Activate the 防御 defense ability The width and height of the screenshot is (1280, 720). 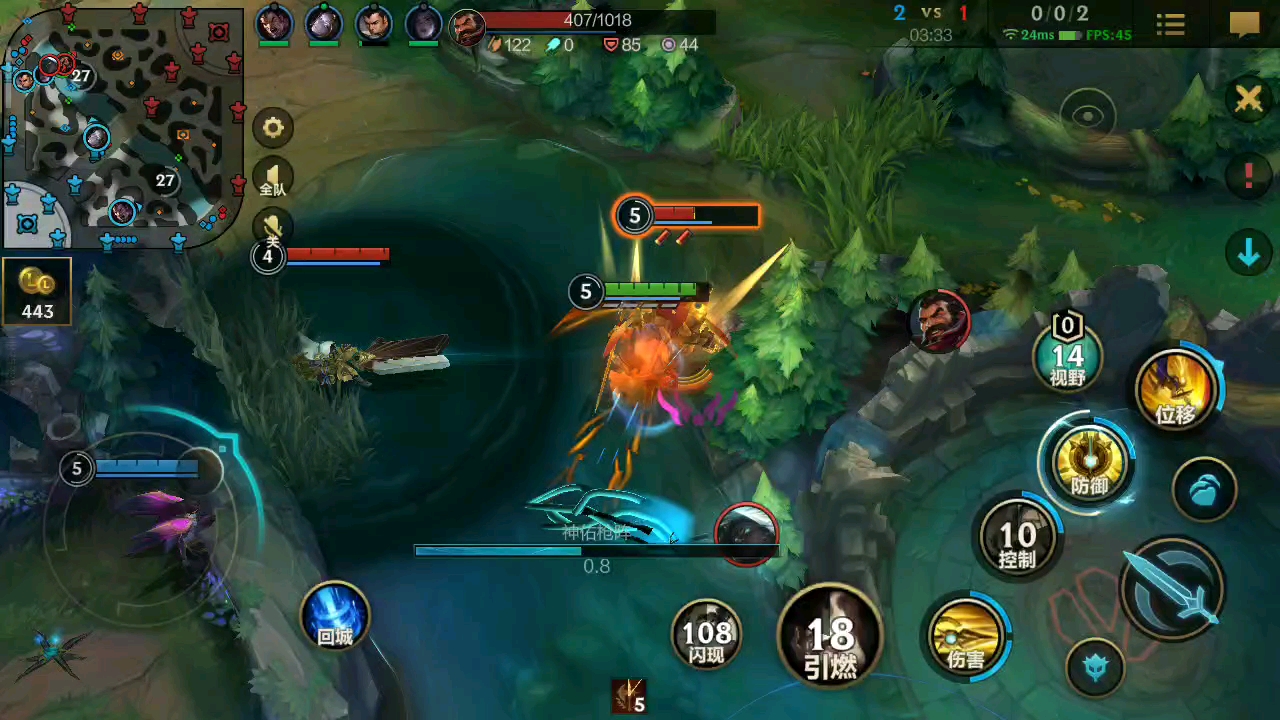coord(1089,464)
